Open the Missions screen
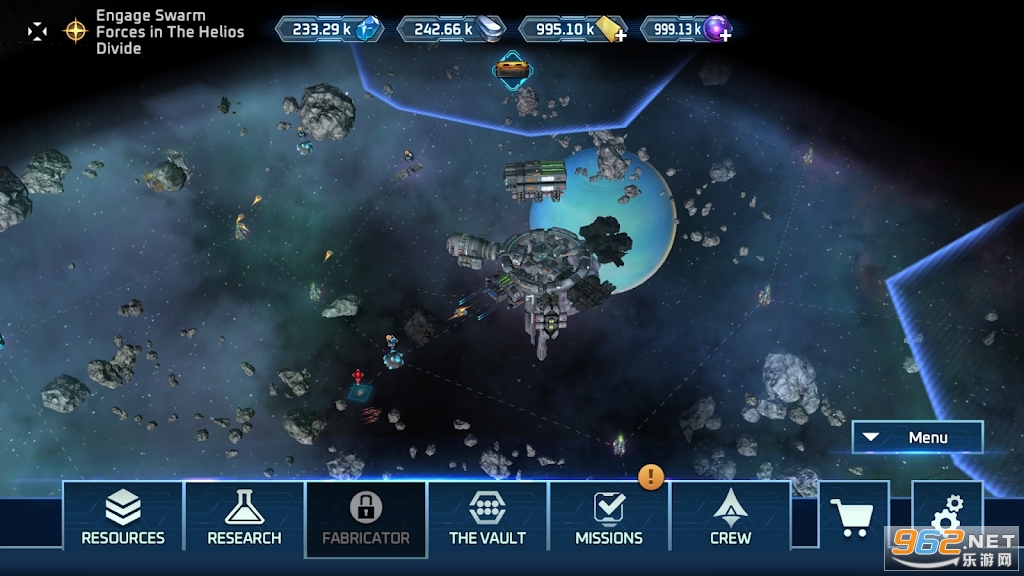Viewport: 1024px width, 576px height. (x=609, y=518)
